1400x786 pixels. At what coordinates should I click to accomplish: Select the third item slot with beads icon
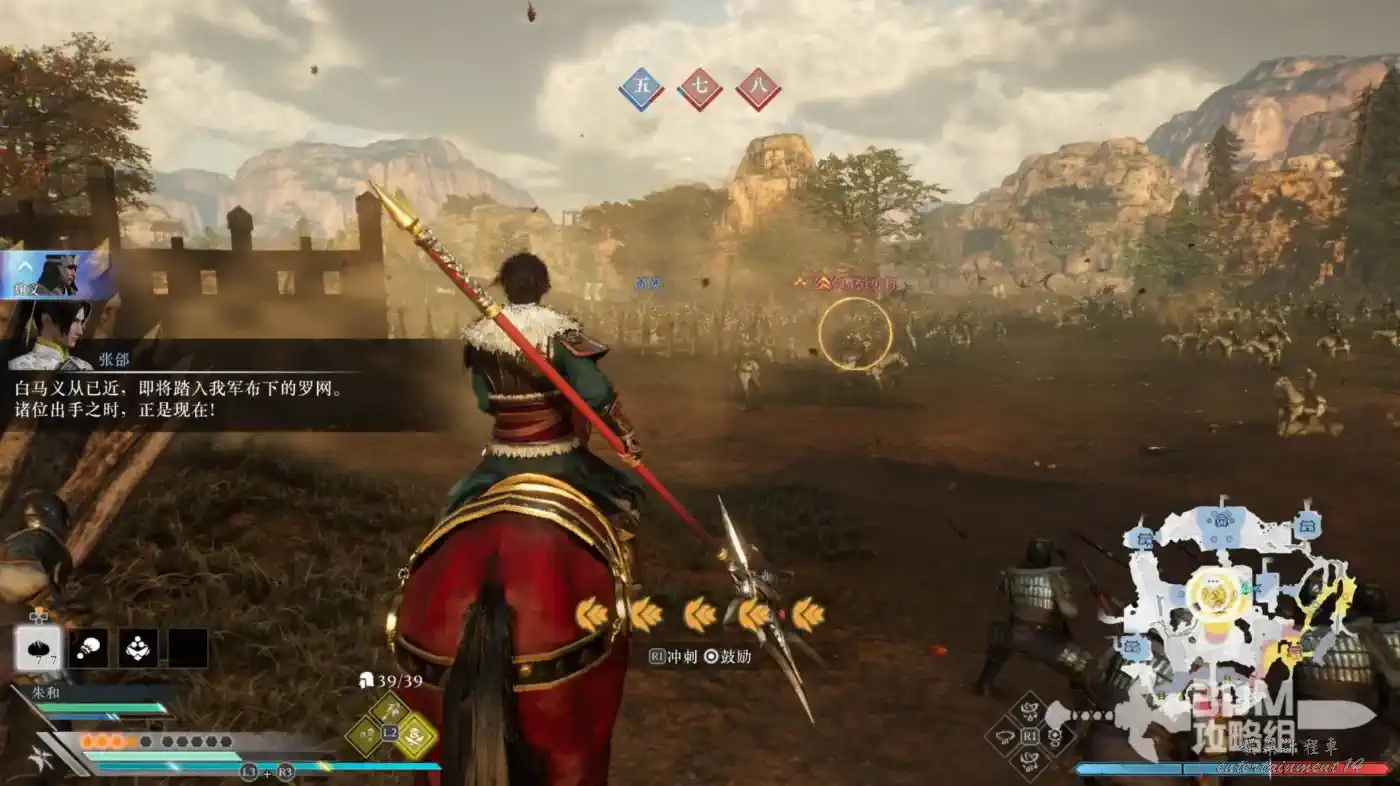coord(138,648)
